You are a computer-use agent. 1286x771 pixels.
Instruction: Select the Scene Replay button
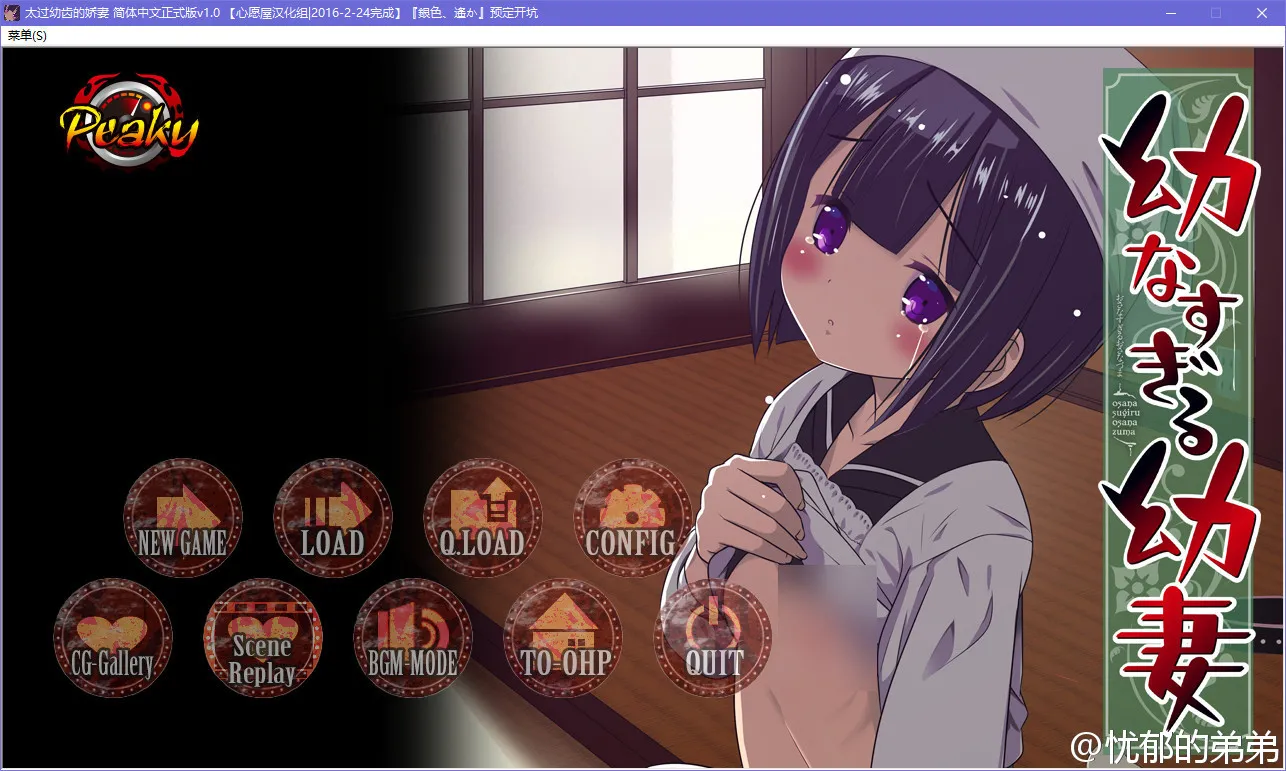coord(263,638)
